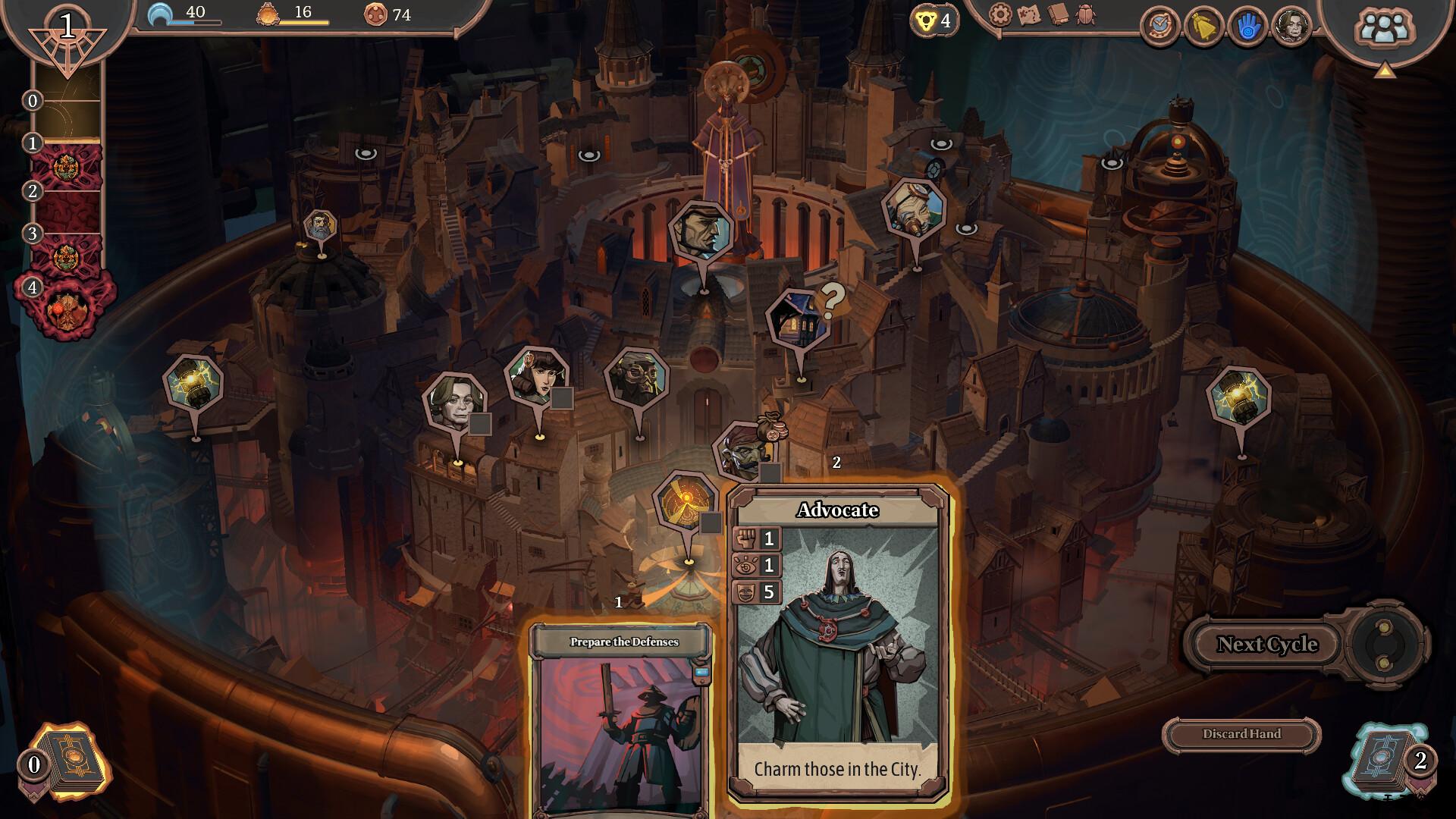Open the treasure map icon
Screen dimensions: 1456x819
[x=1029, y=14]
